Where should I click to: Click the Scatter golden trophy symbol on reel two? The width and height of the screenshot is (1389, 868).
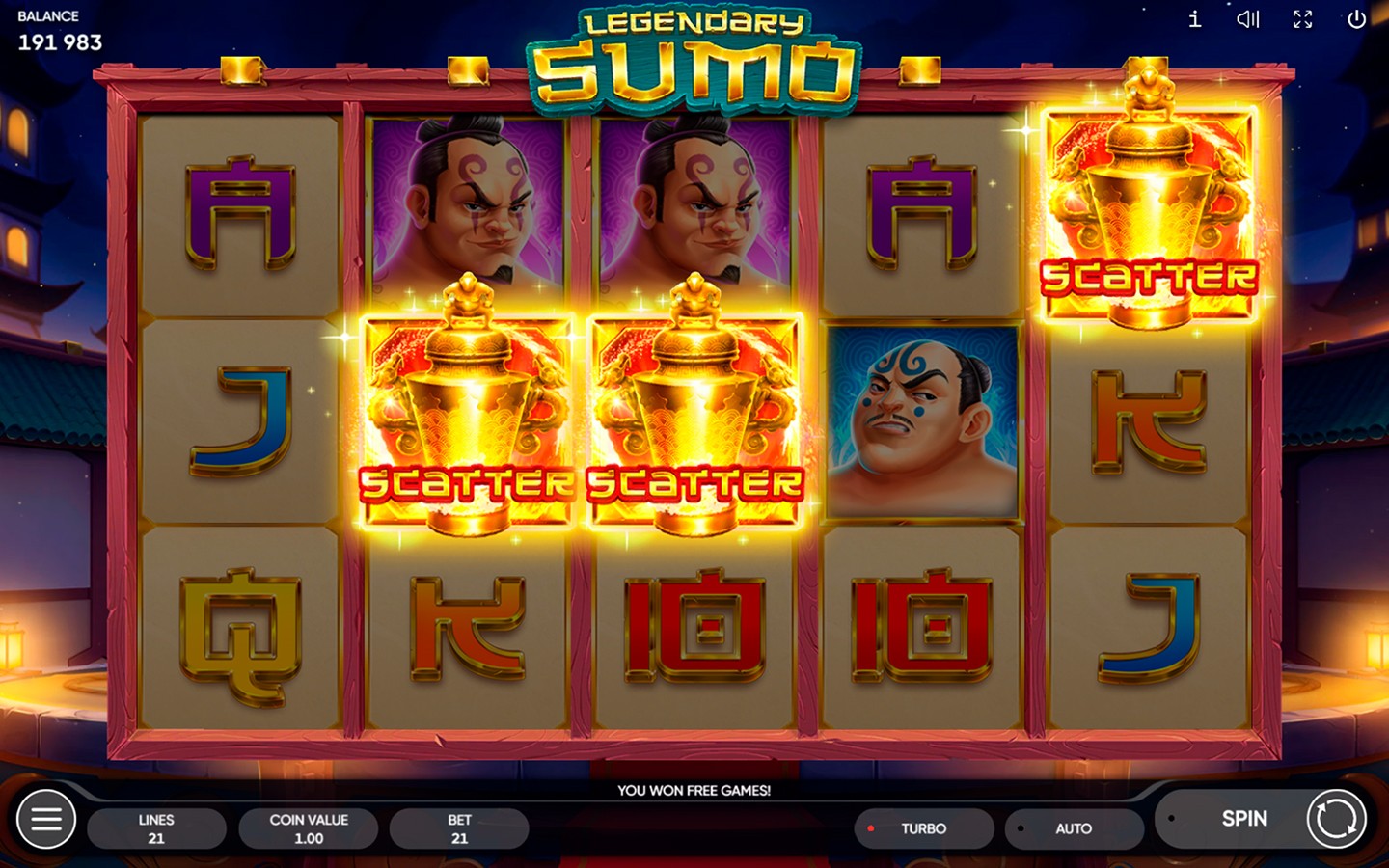tap(461, 415)
